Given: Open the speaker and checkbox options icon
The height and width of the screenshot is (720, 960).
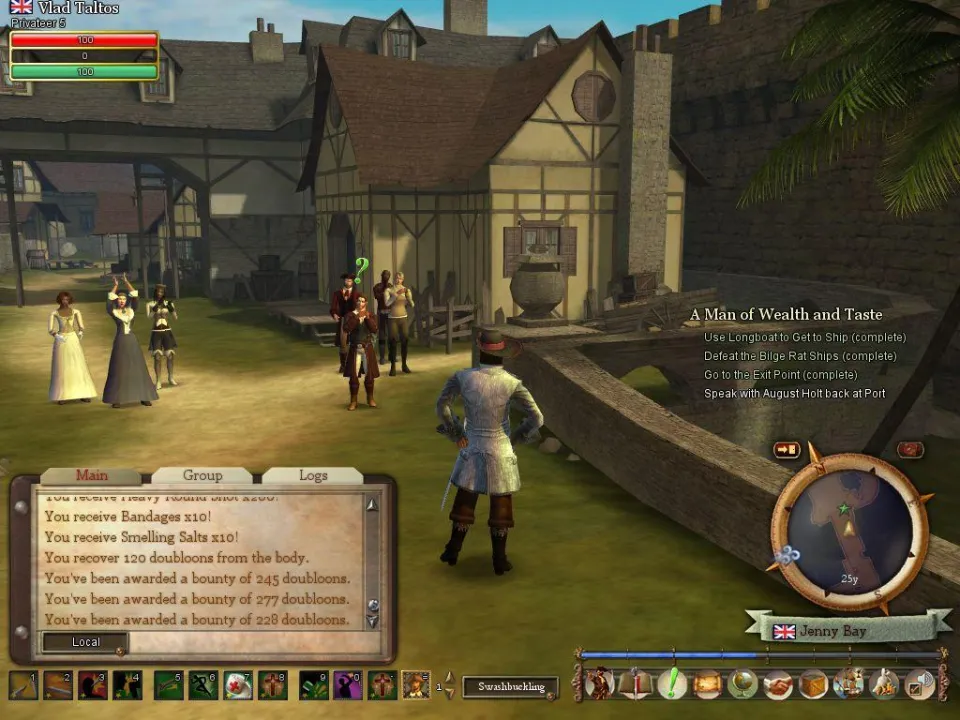Looking at the screenshot, I should click(919, 684).
